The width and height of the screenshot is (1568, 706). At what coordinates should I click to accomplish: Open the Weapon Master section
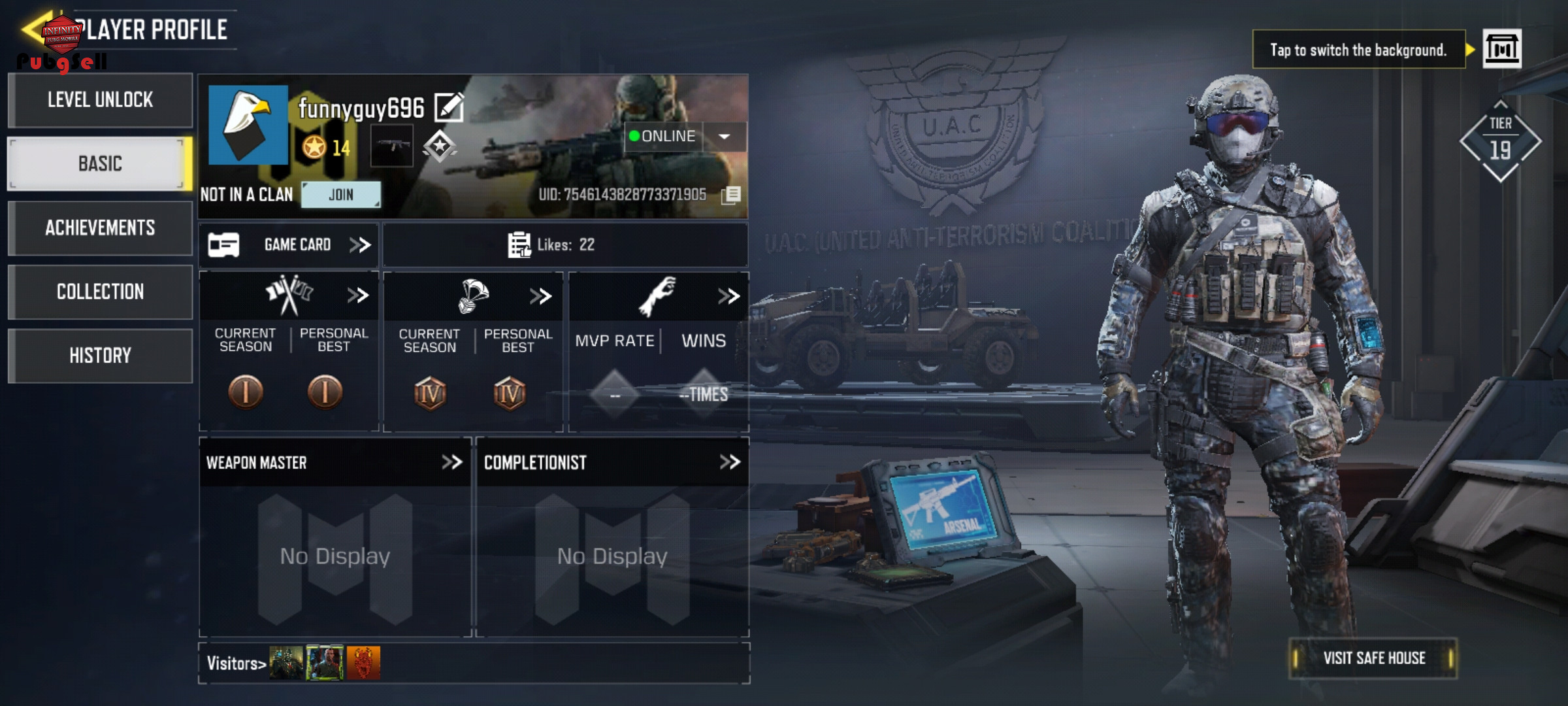point(451,462)
